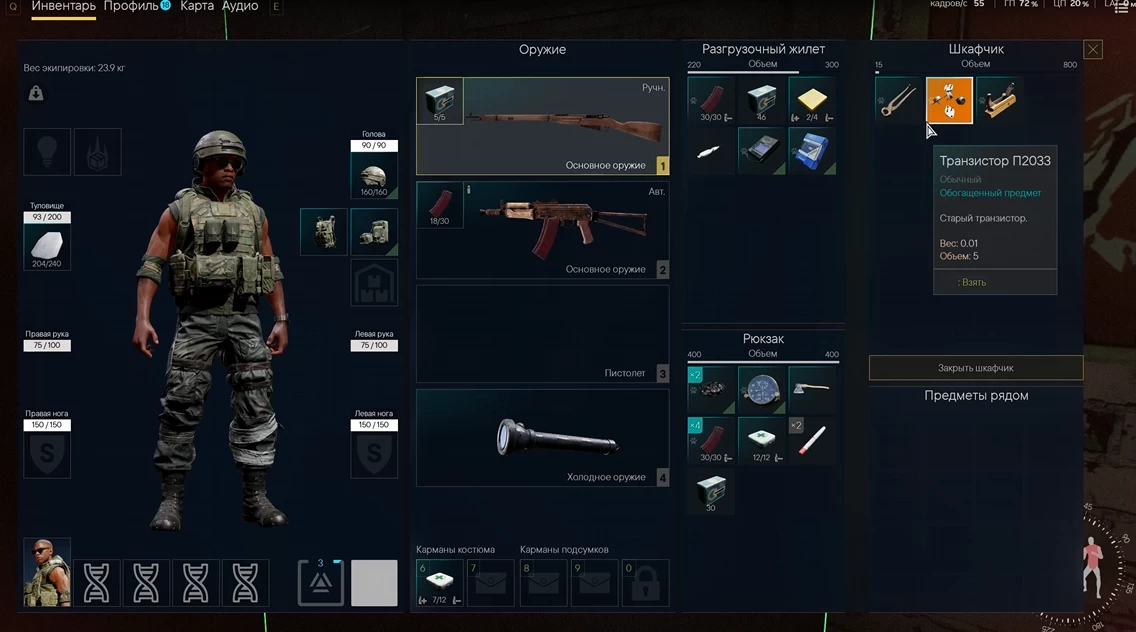Select the AK assault rifle weapon slot

point(542,229)
